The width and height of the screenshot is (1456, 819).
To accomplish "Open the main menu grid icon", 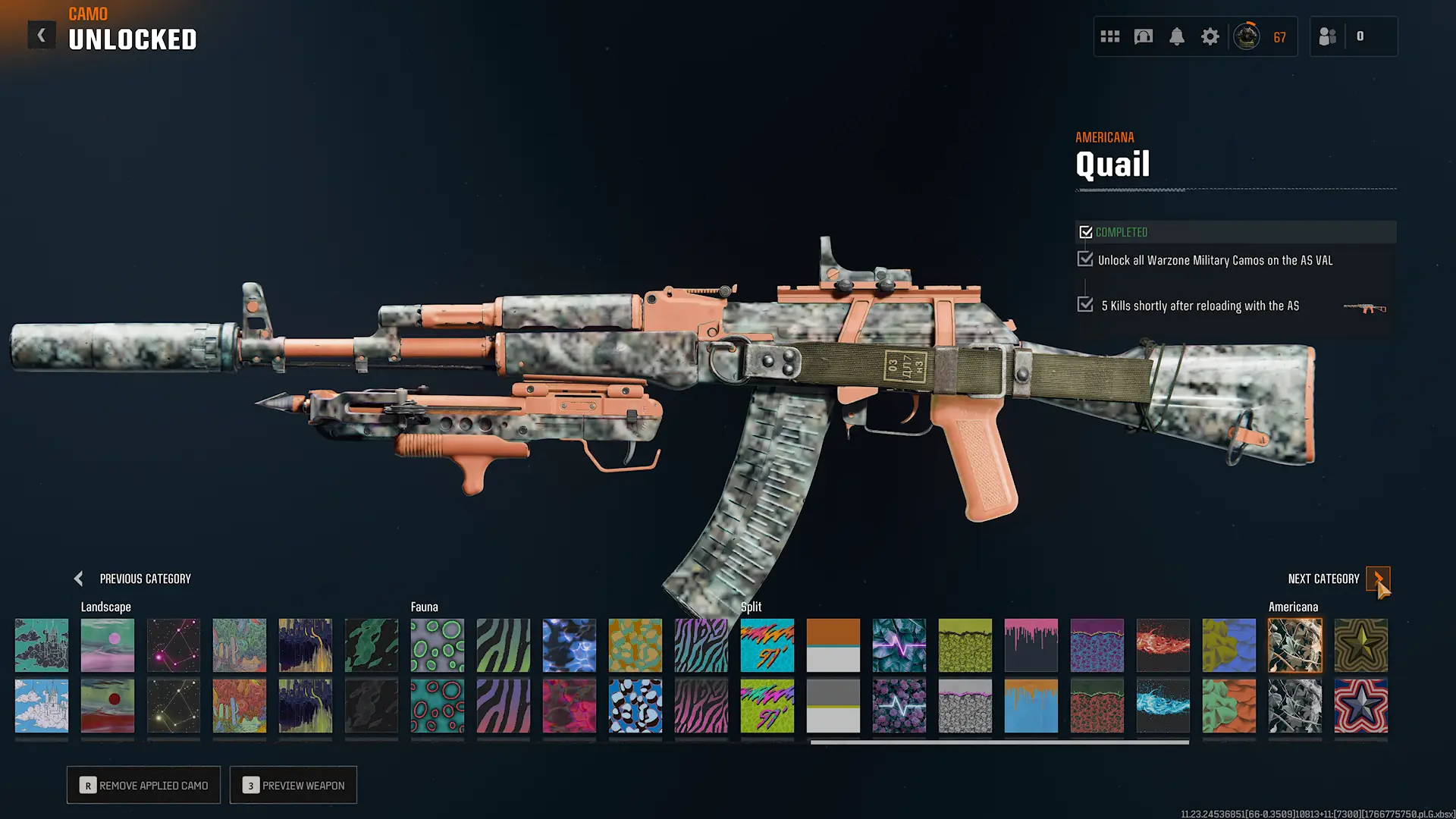I will (x=1109, y=36).
